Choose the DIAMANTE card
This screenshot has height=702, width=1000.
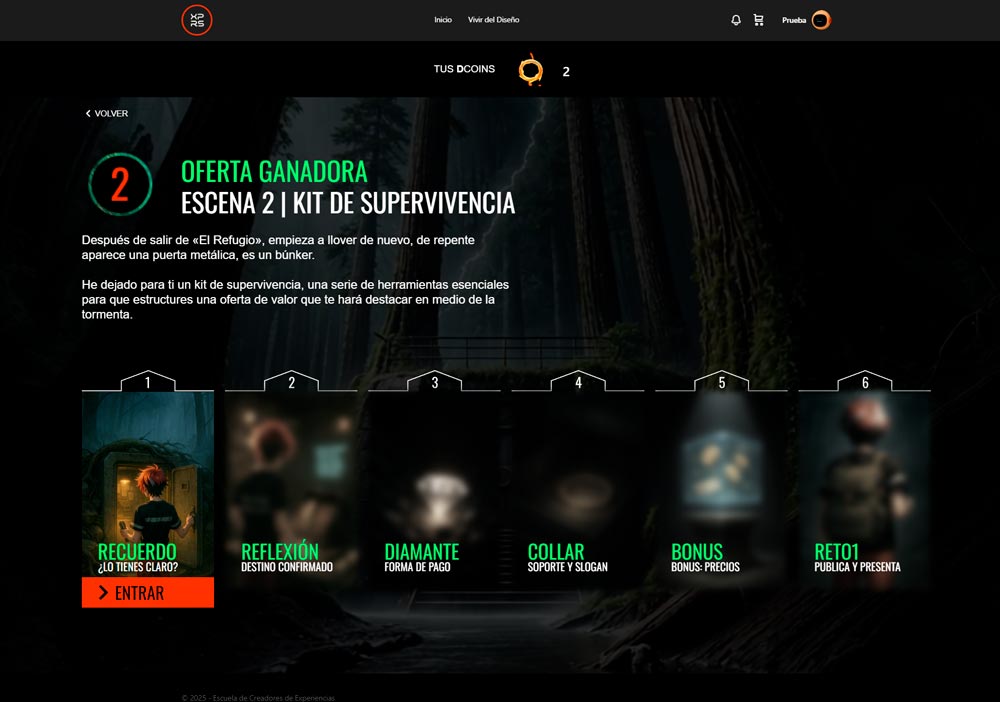434,480
